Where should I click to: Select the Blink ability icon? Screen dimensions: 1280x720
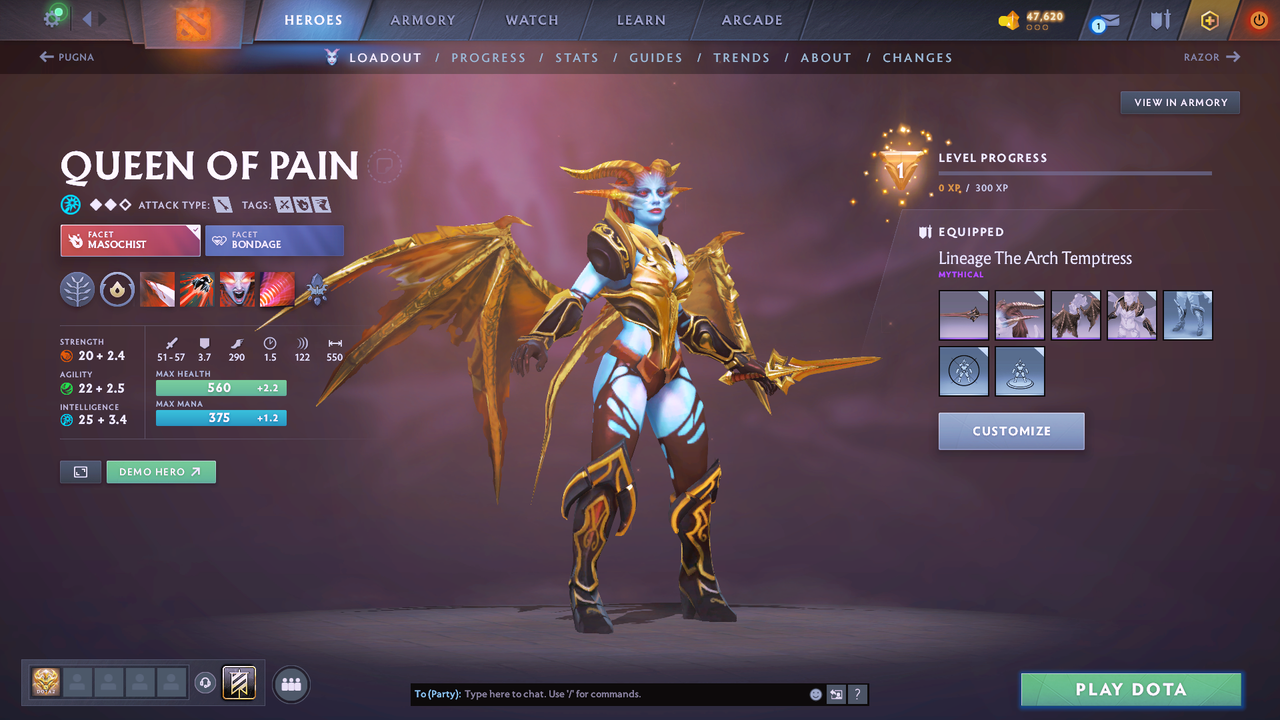point(198,290)
